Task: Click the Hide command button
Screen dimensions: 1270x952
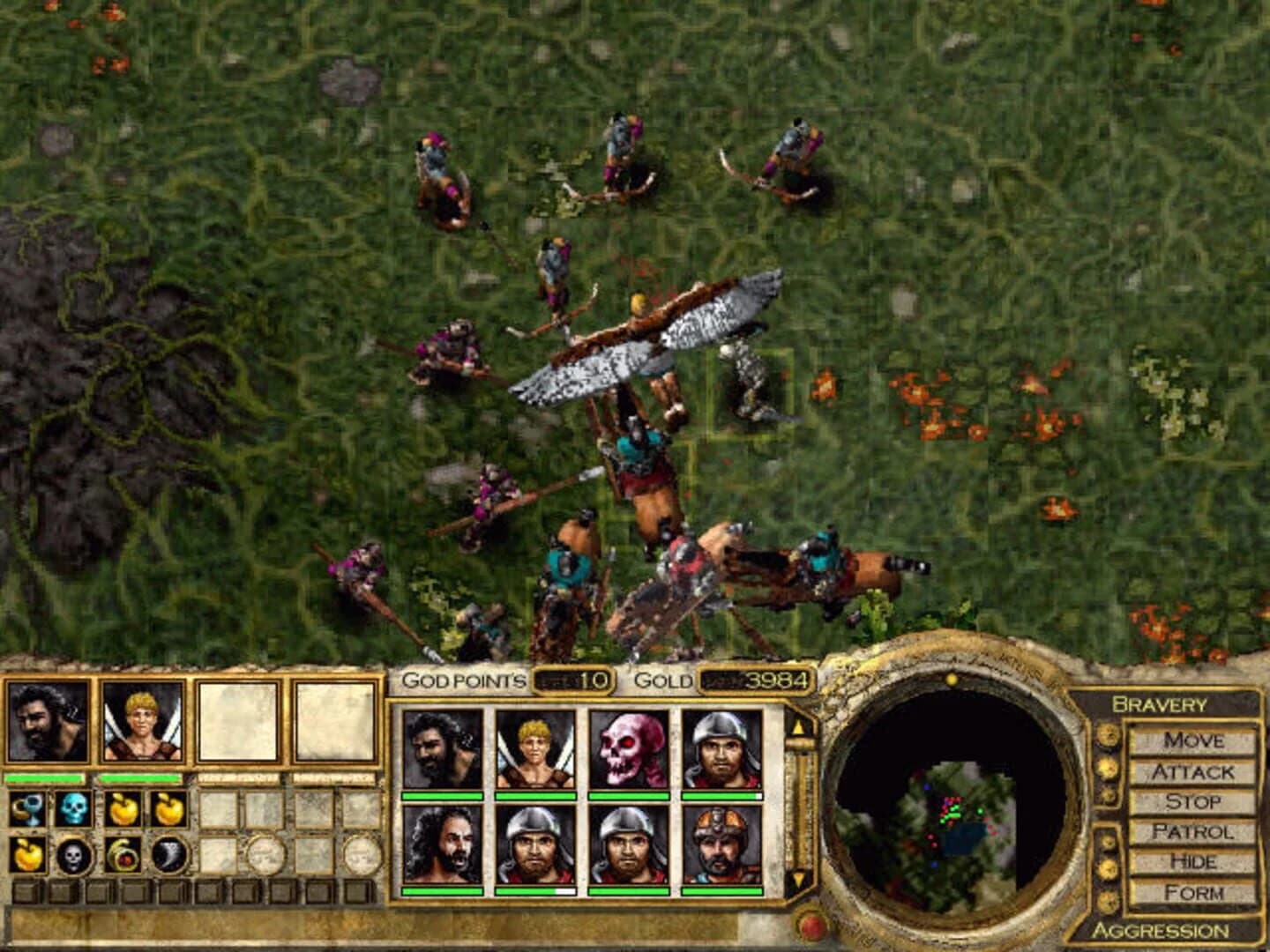Action: click(1194, 861)
